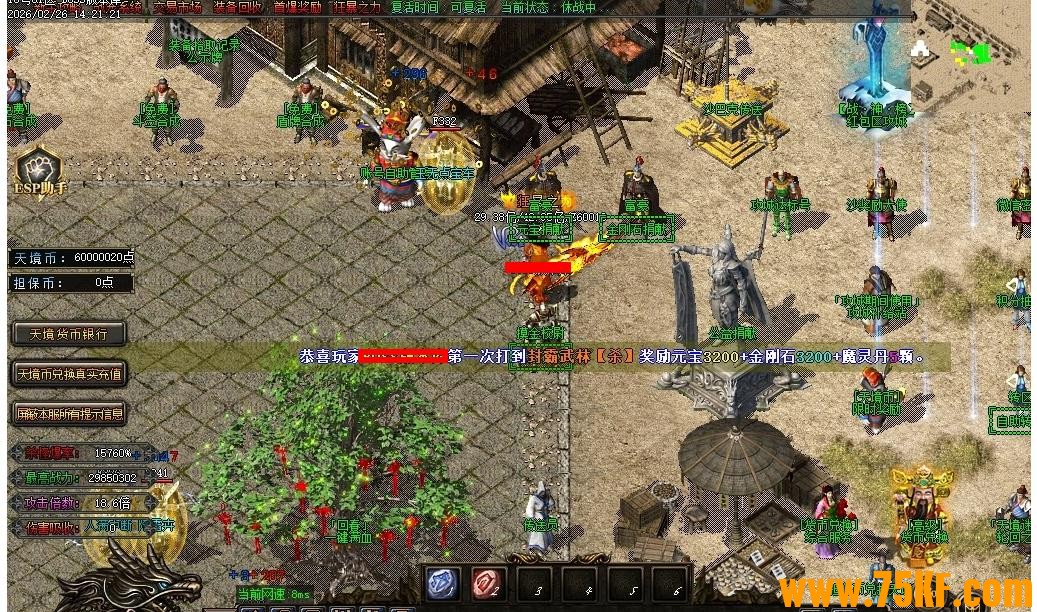Click the 天境币兑换真实充值 exchange button
The image size is (1037, 612).
(x=69, y=375)
